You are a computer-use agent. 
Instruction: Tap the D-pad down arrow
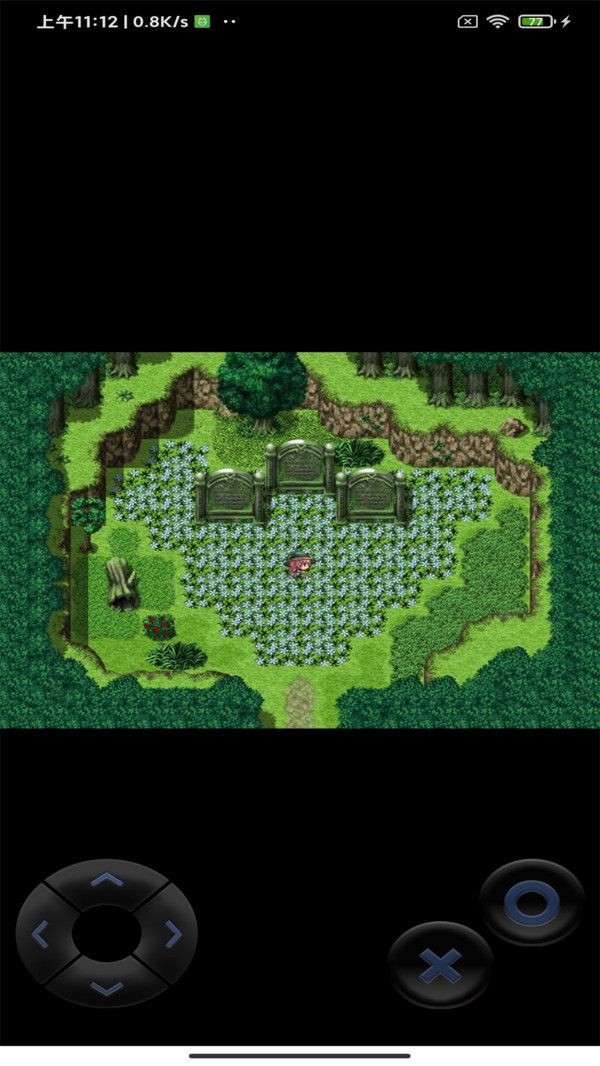click(107, 988)
